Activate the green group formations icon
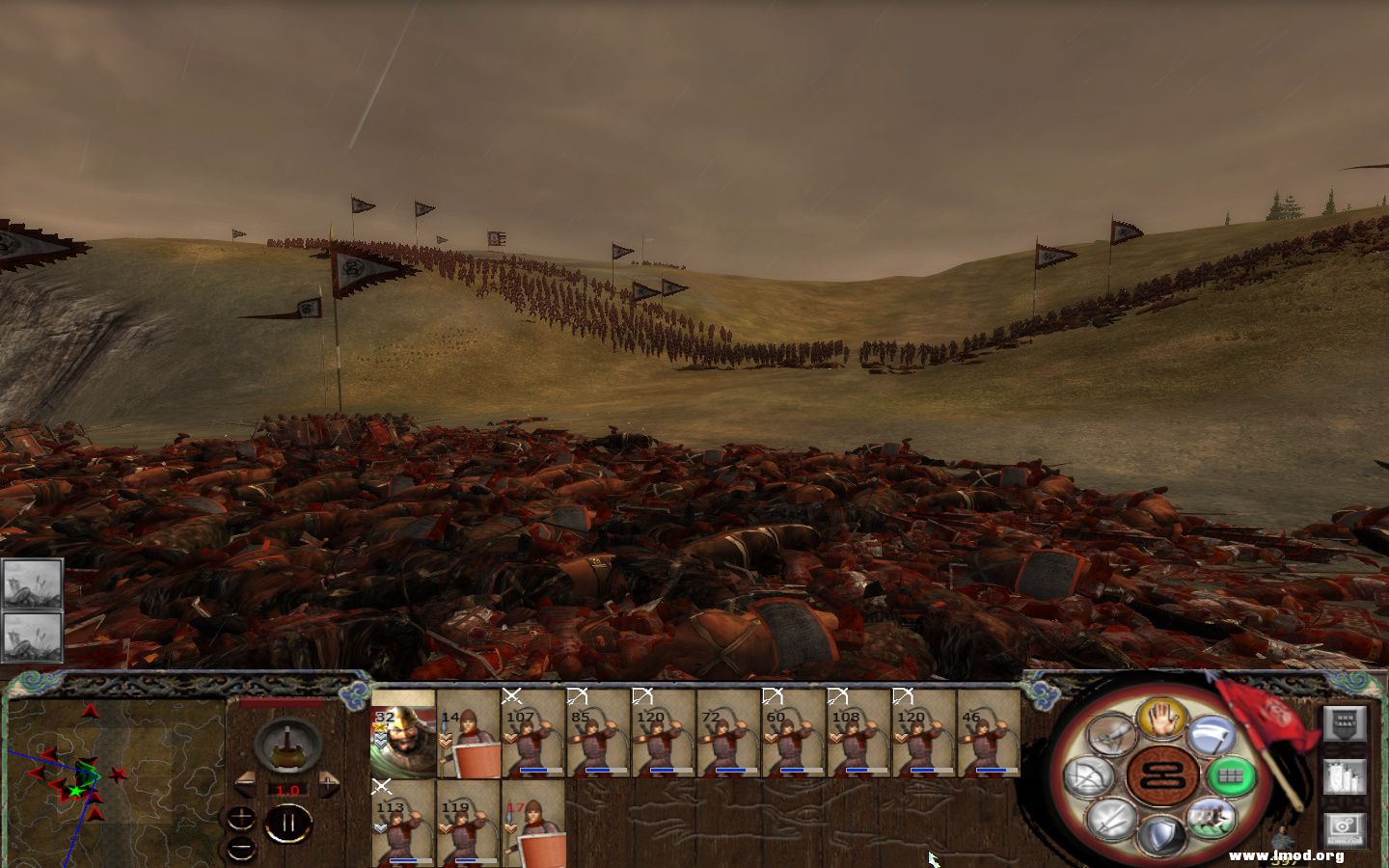The image size is (1389, 868). point(1233,776)
